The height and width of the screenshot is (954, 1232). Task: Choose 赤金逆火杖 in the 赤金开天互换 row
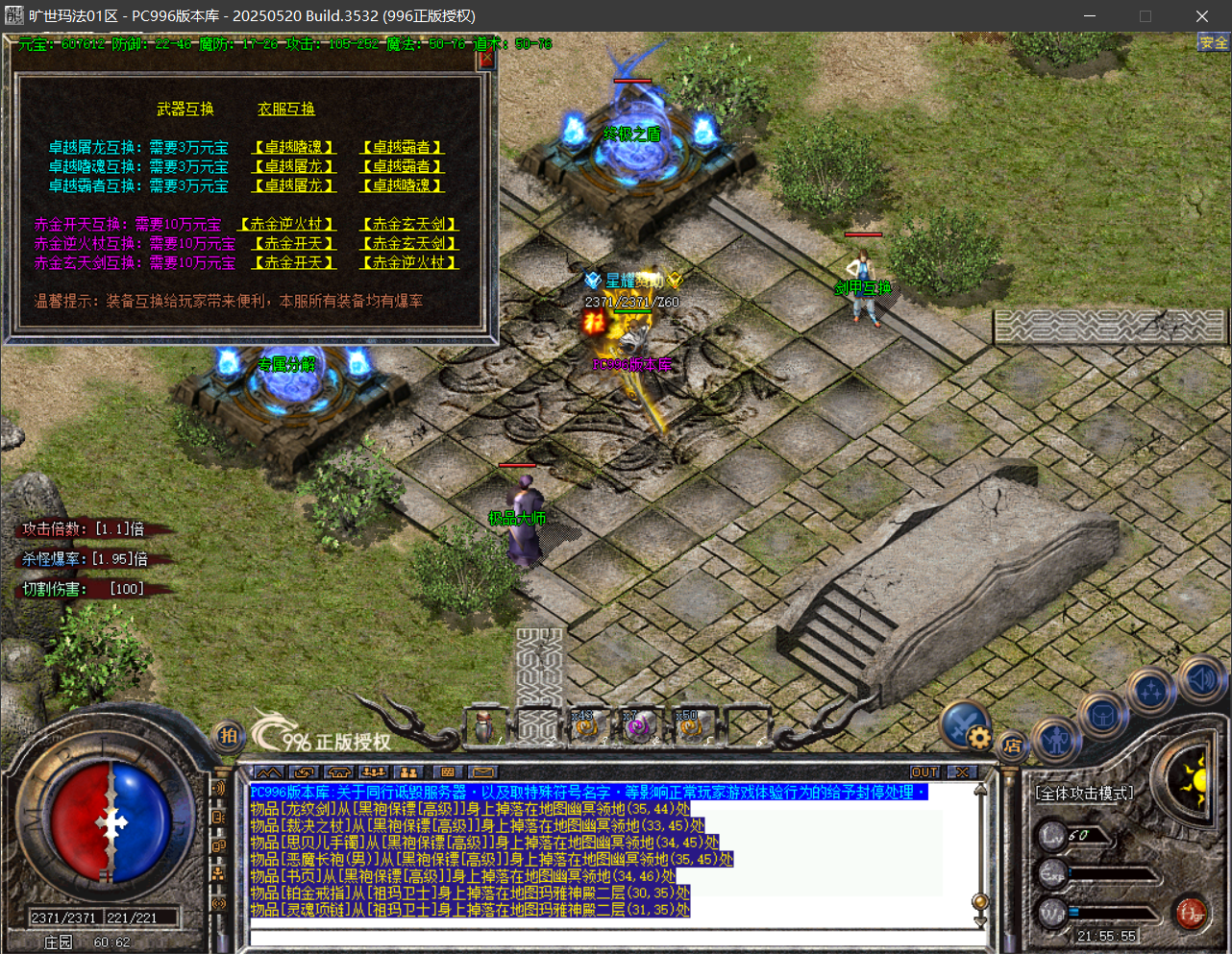[x=286, y=224]
